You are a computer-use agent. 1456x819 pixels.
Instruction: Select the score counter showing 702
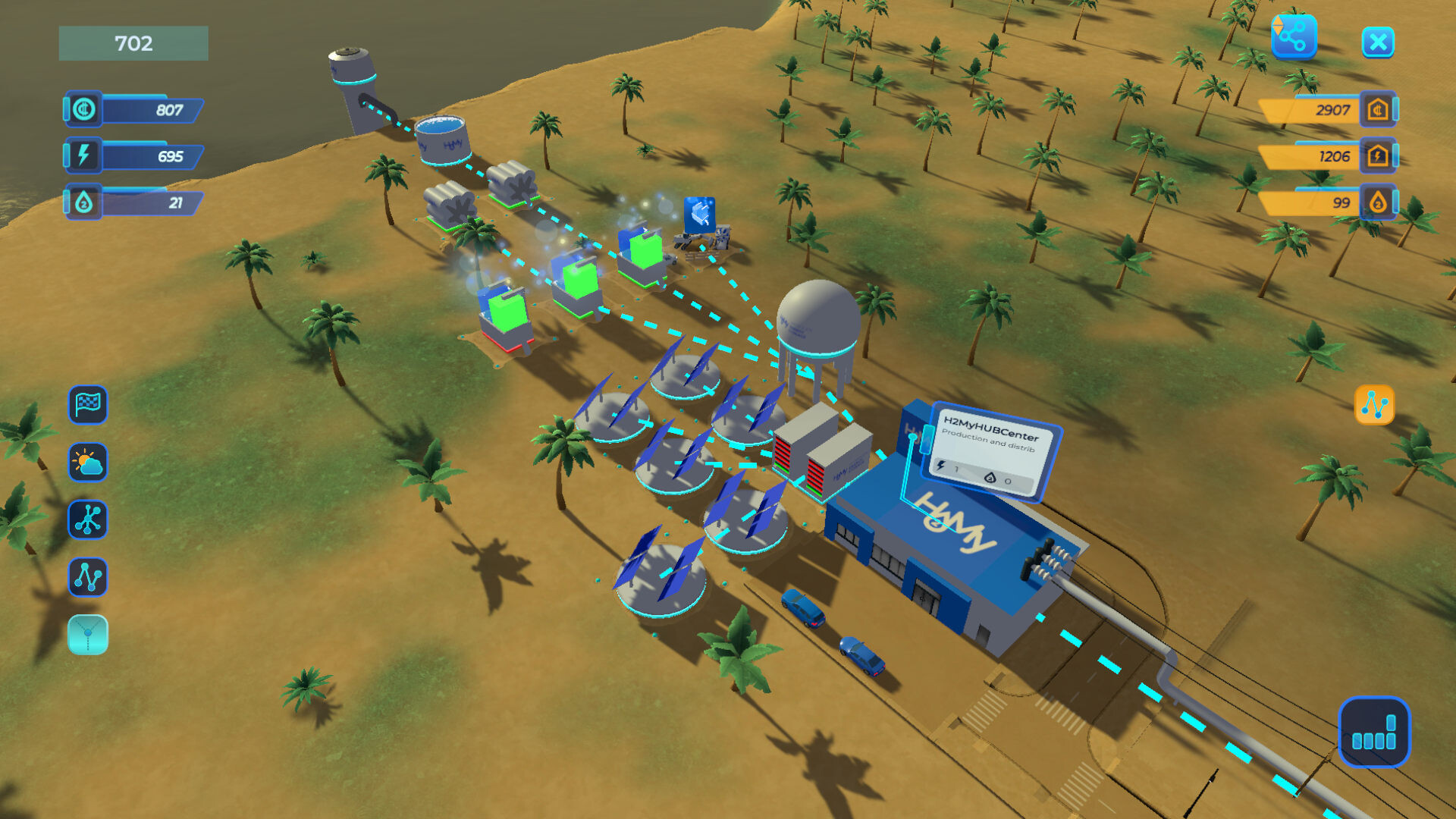pos(133,44)
